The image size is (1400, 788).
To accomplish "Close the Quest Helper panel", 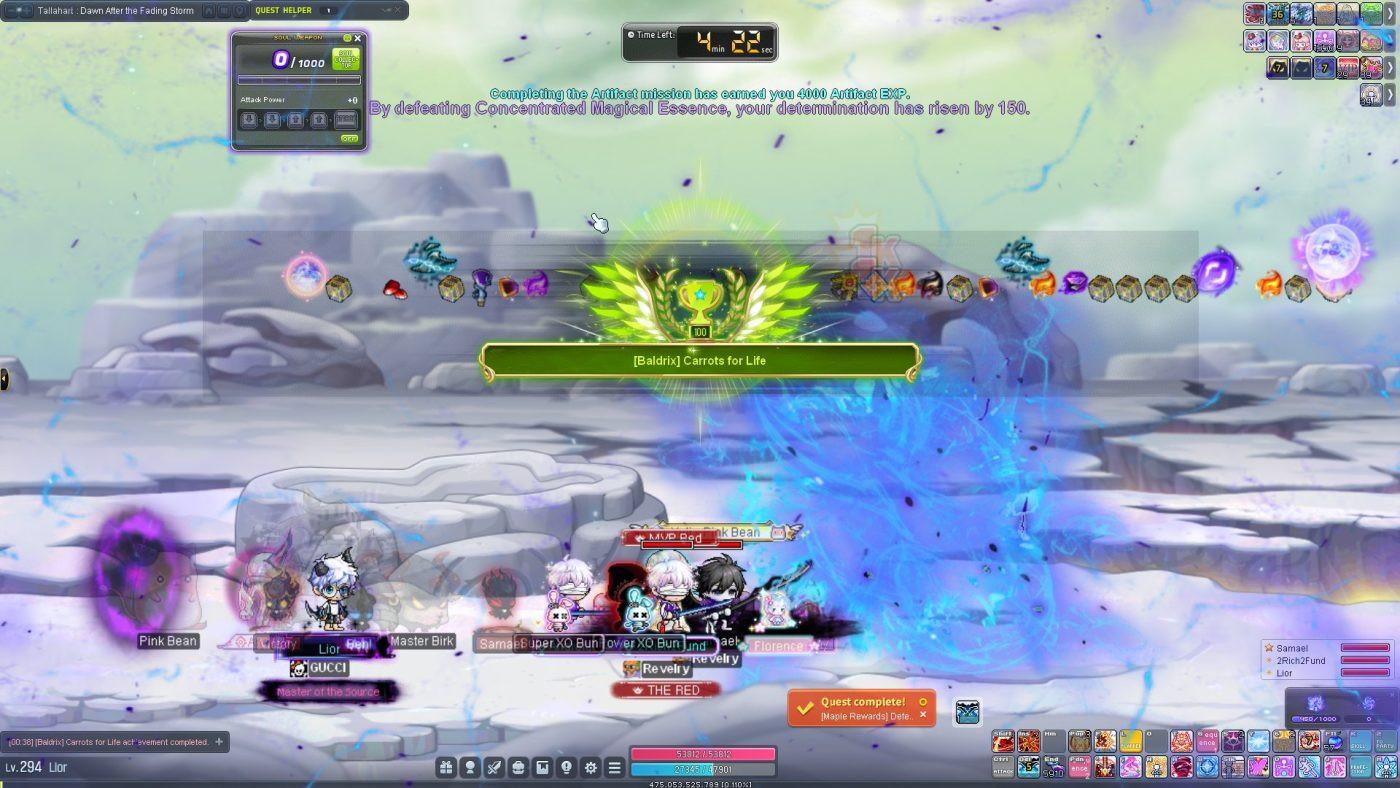I will (x=397, y=10).
